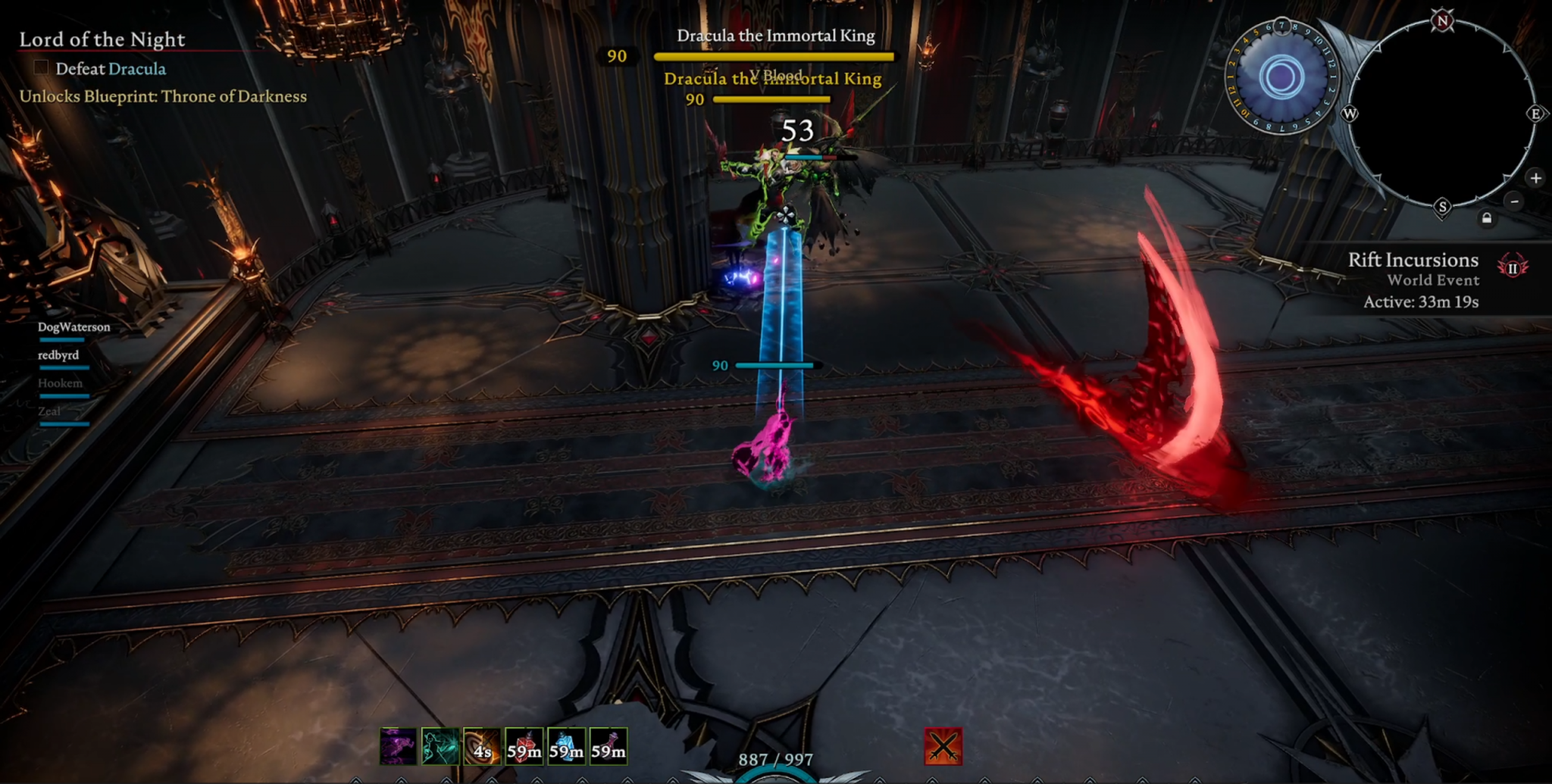Zoom in the minimap with the plus button
This screenshot has width=1552, height=784.
[1535, 179]
